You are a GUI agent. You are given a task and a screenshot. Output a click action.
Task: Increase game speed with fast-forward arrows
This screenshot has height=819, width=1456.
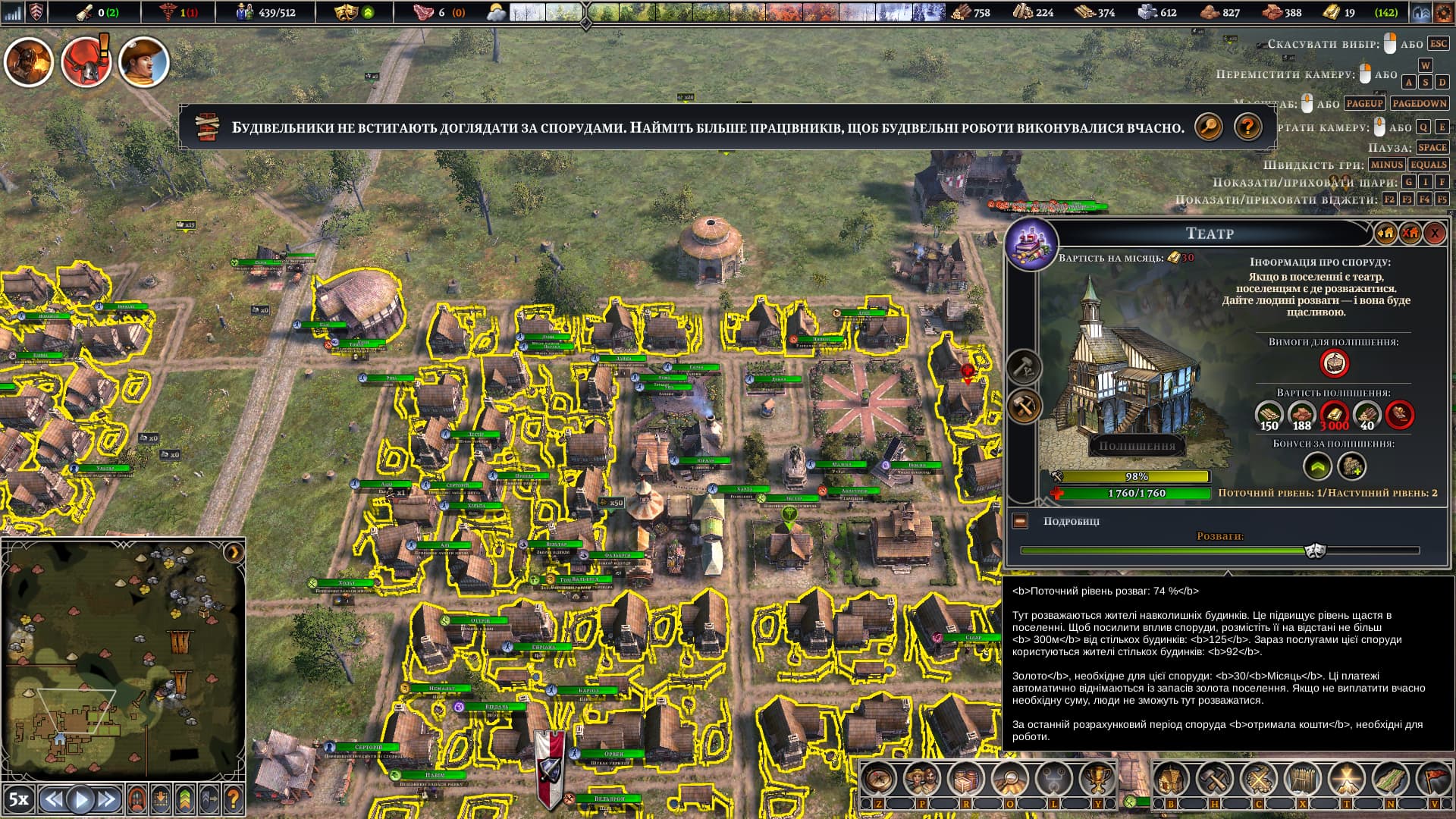[107, 799]
